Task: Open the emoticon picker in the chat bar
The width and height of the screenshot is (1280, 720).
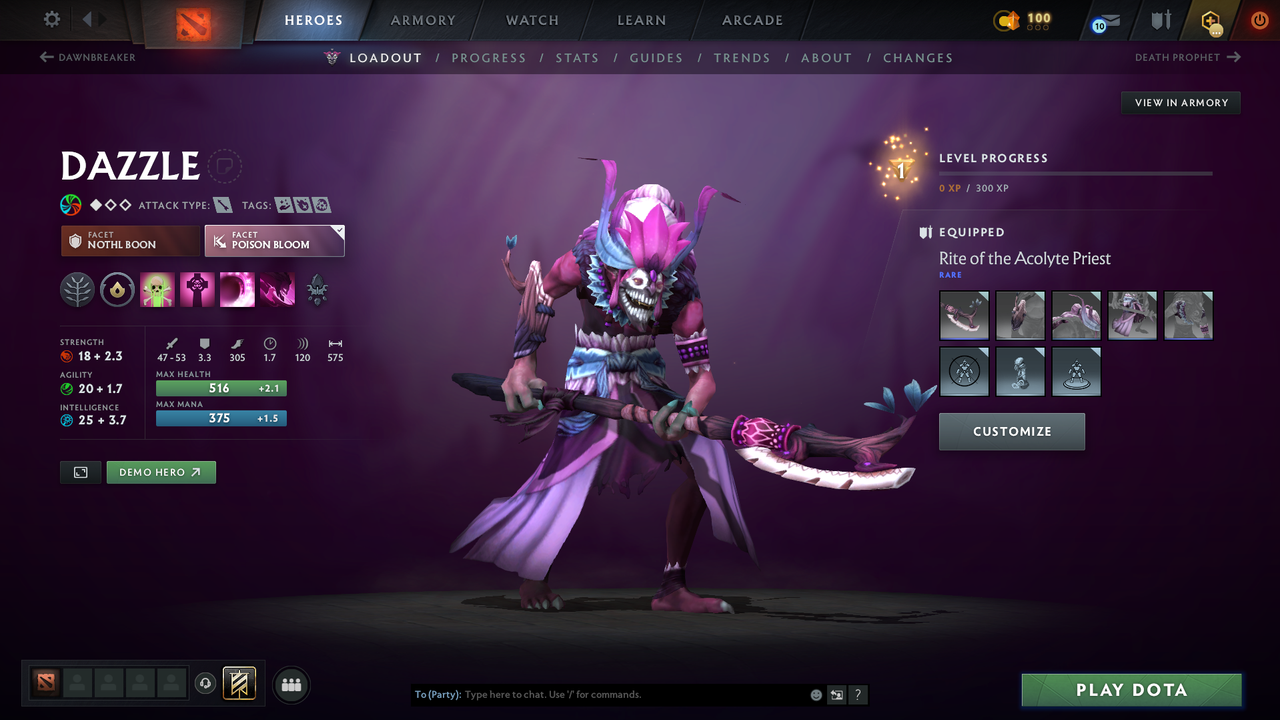Action: 815,694
